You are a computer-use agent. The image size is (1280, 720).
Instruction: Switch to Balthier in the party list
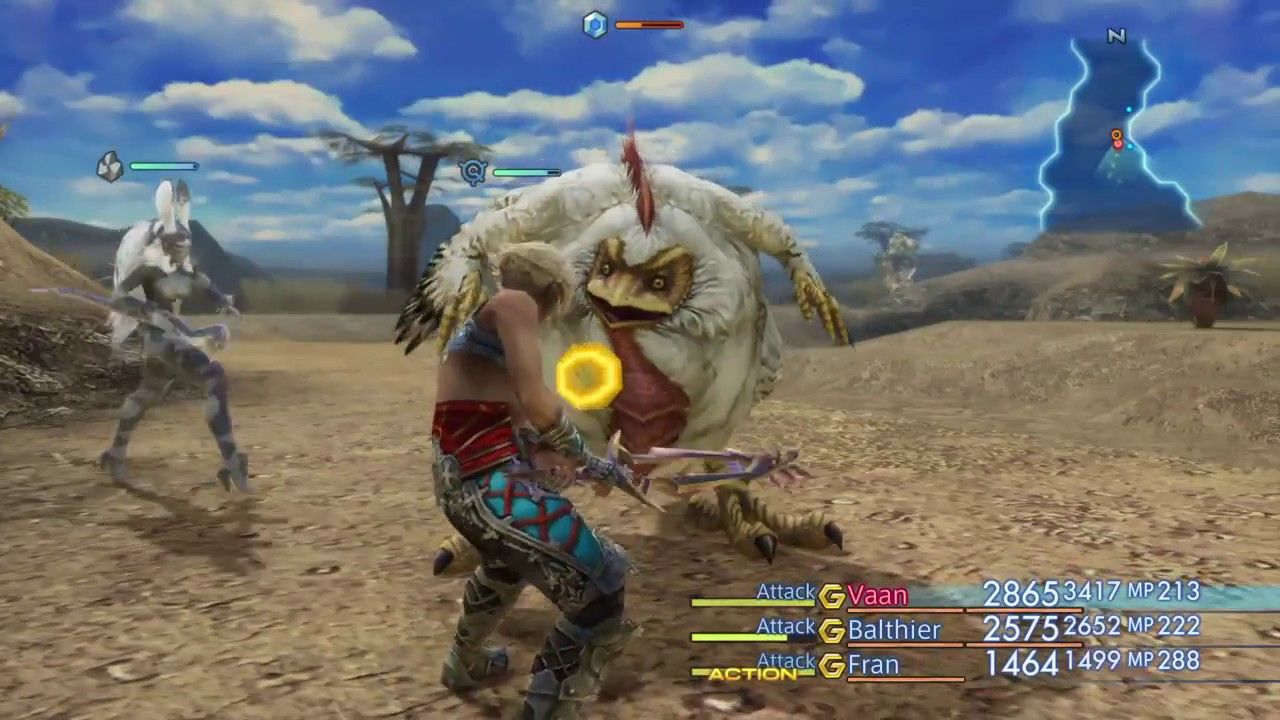pos(893,630)
